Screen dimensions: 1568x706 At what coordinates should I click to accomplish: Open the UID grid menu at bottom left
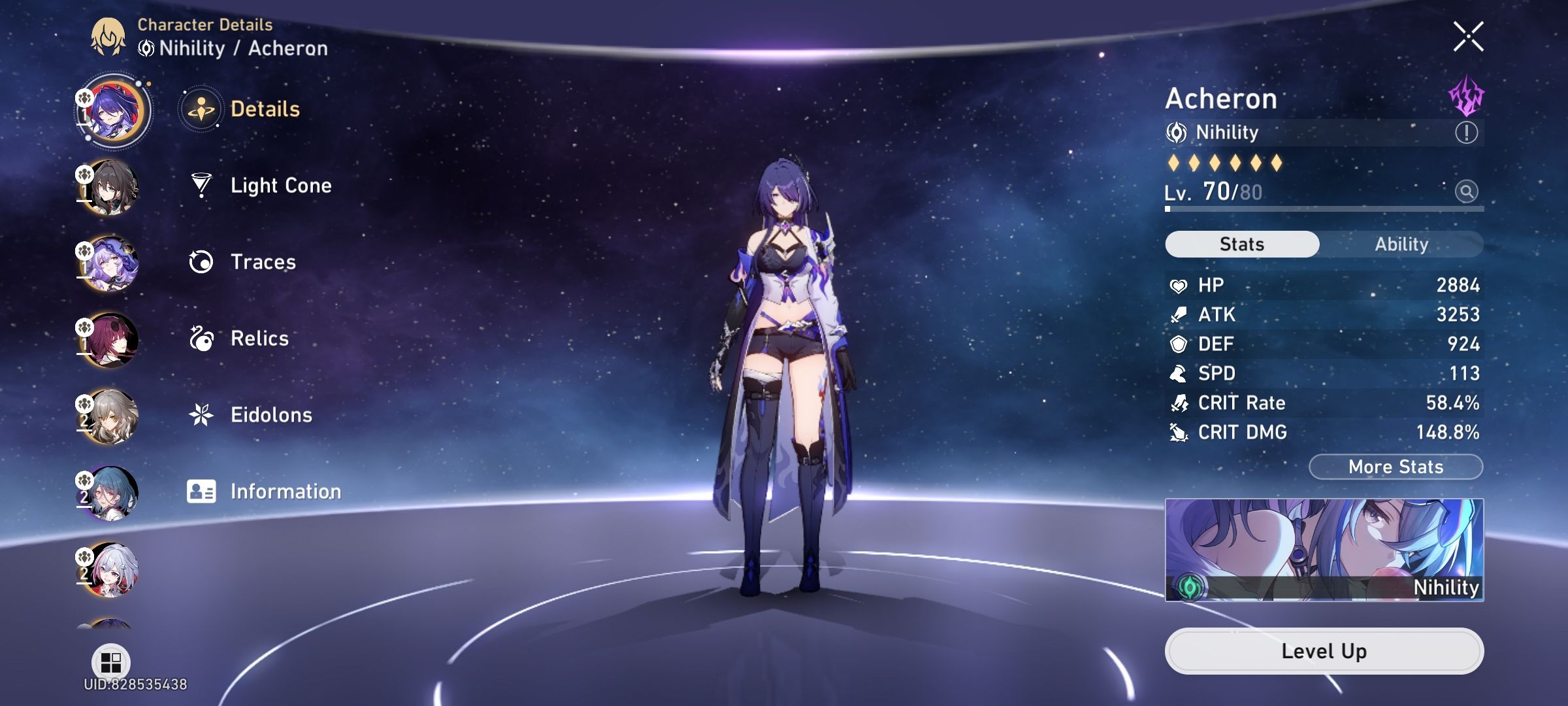coord(111,662)
